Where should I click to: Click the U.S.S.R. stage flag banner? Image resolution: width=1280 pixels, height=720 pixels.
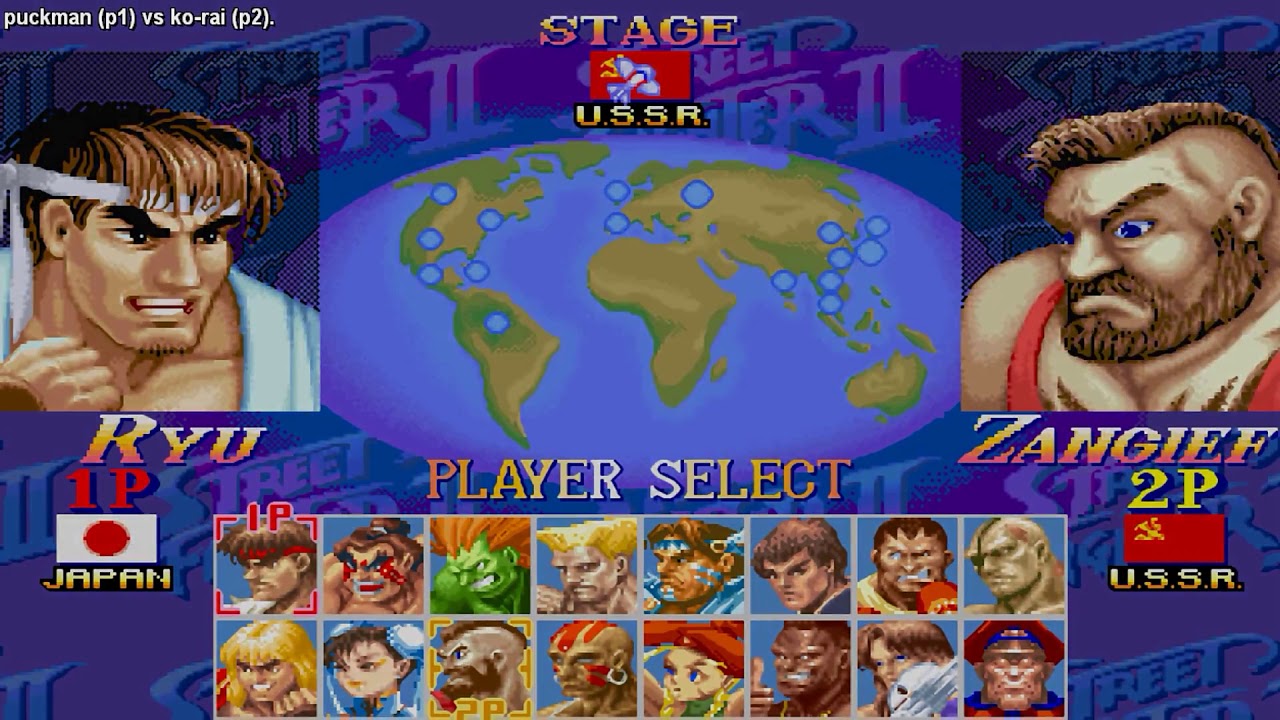(640, 72)
